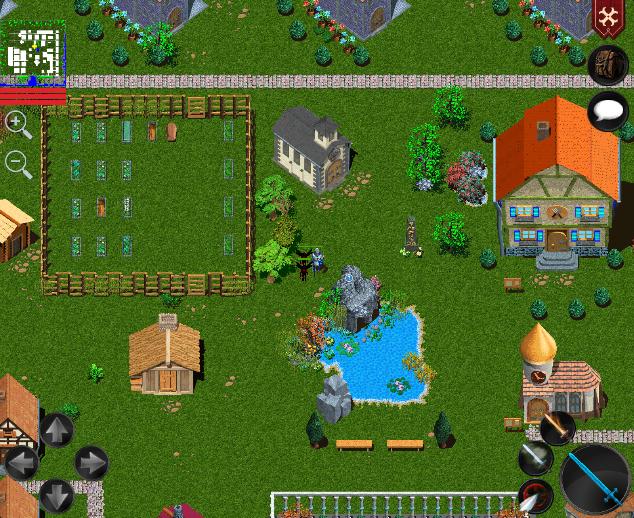Viewport: 634px width, 518px height.
Task: Move left with the d-pad arrow
Action: pyautogui.click(x=22, y=463)
